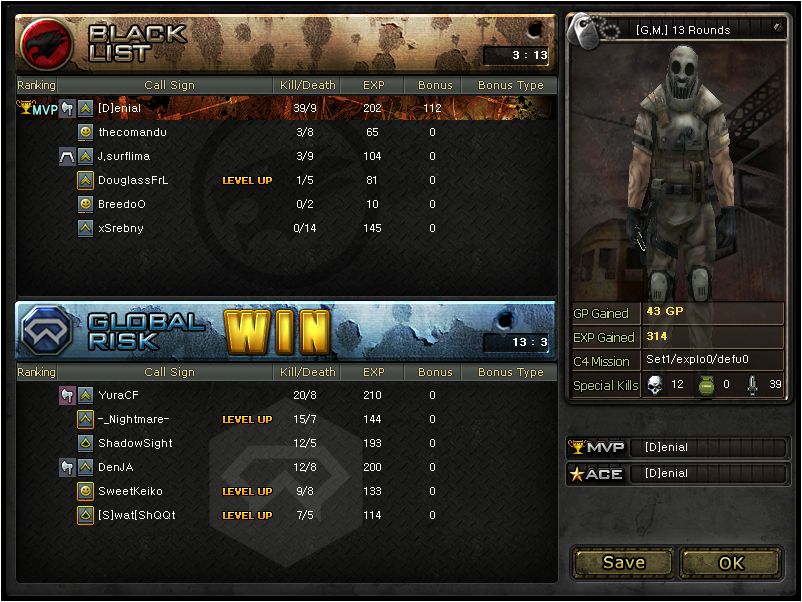Click the Global Risk EXP column header

(x=374, y=372)
